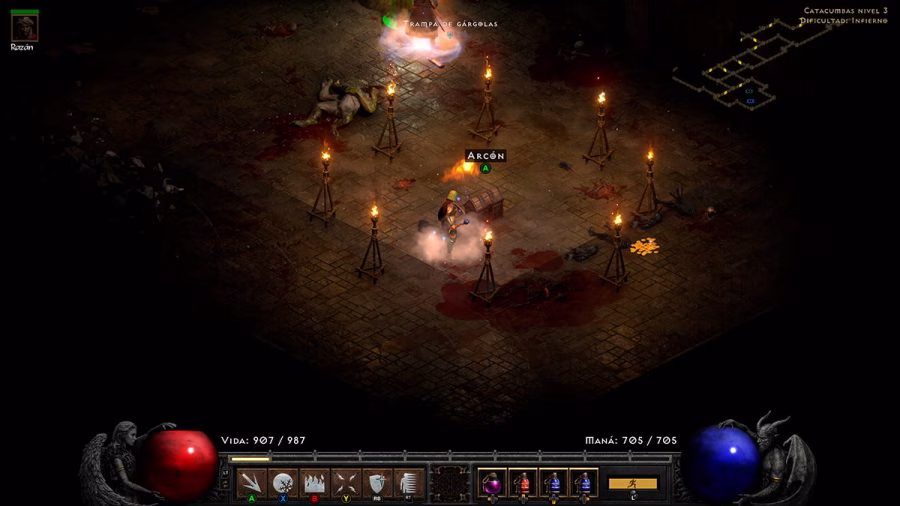Use the red healing potion
The height and width of the screenshot is (506, 900).
pyautogui.click(x=522, y=483)
